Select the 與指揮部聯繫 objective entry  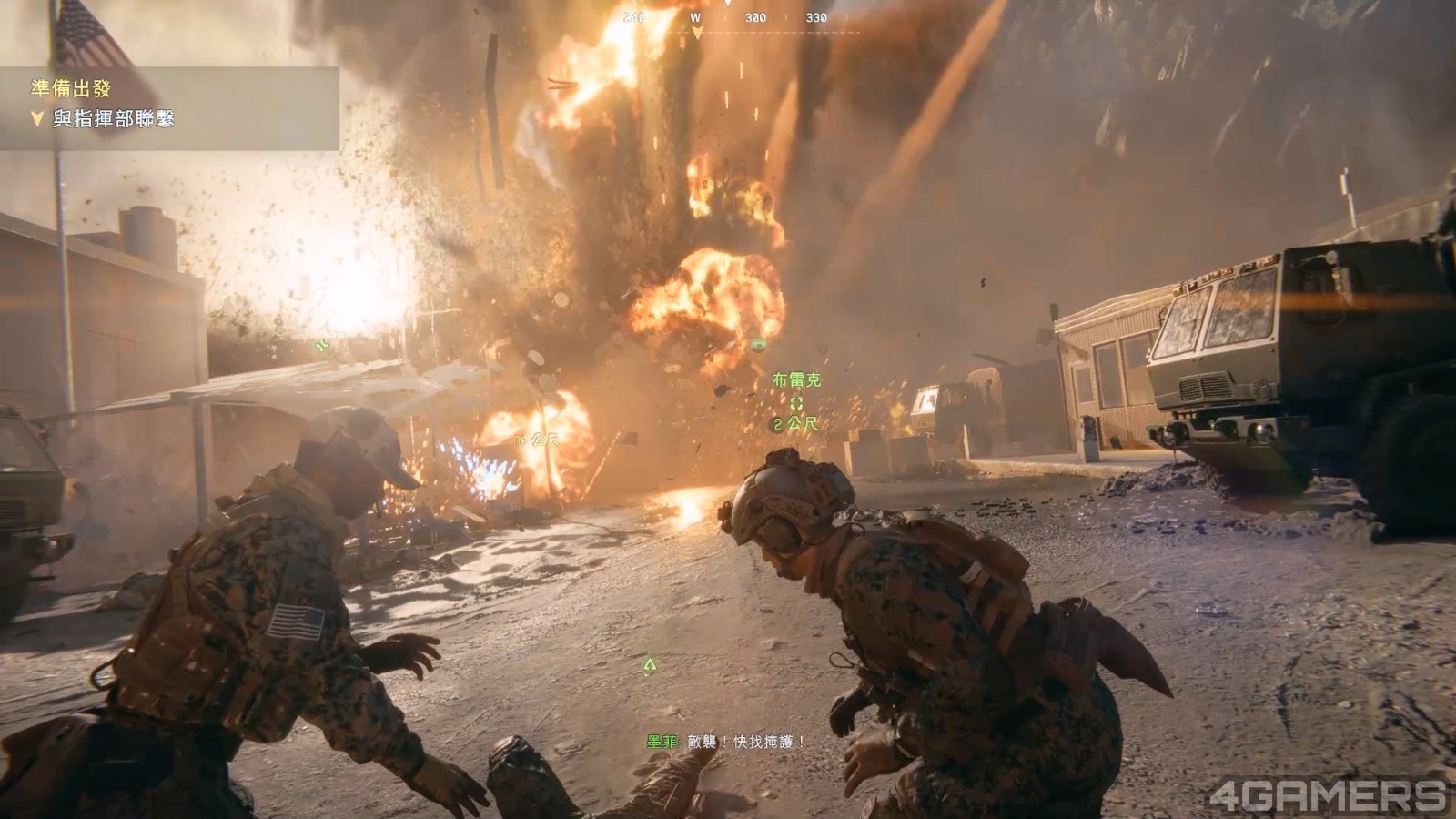click(113, 118)
